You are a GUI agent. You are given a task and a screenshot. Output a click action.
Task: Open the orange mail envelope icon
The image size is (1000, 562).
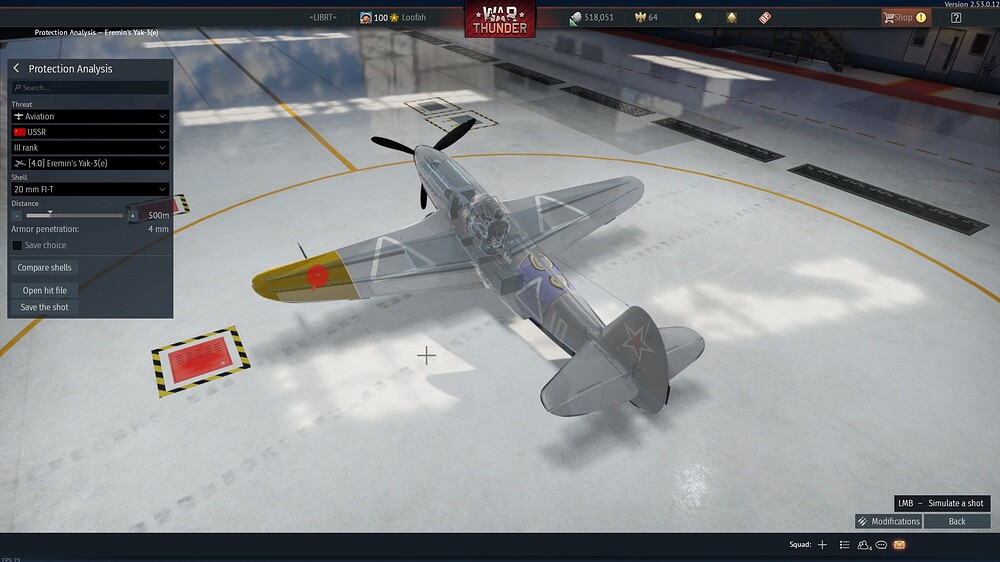pyautogui.click(x=899, y=545)
